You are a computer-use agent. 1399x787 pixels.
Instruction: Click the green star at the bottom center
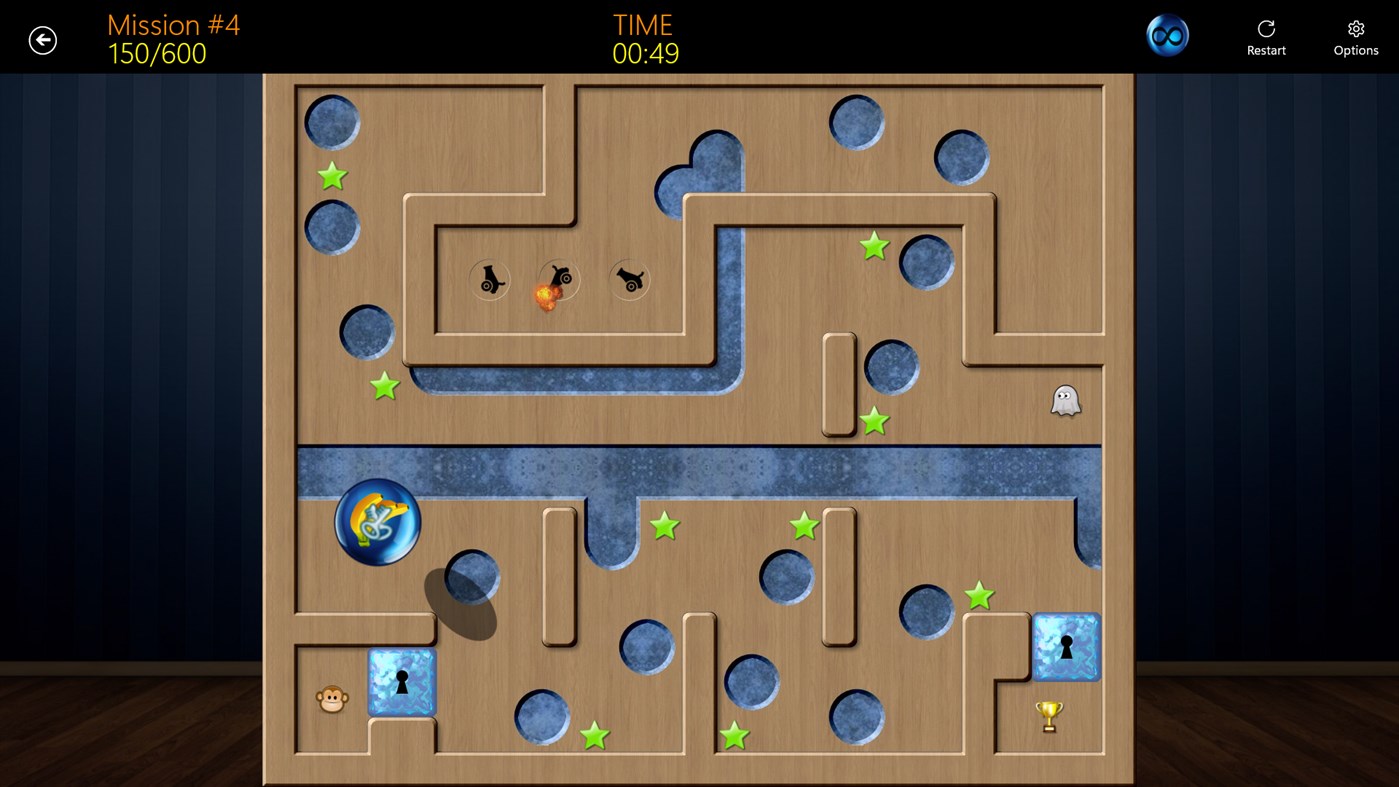pyautogui.click(x=737, y=735)
